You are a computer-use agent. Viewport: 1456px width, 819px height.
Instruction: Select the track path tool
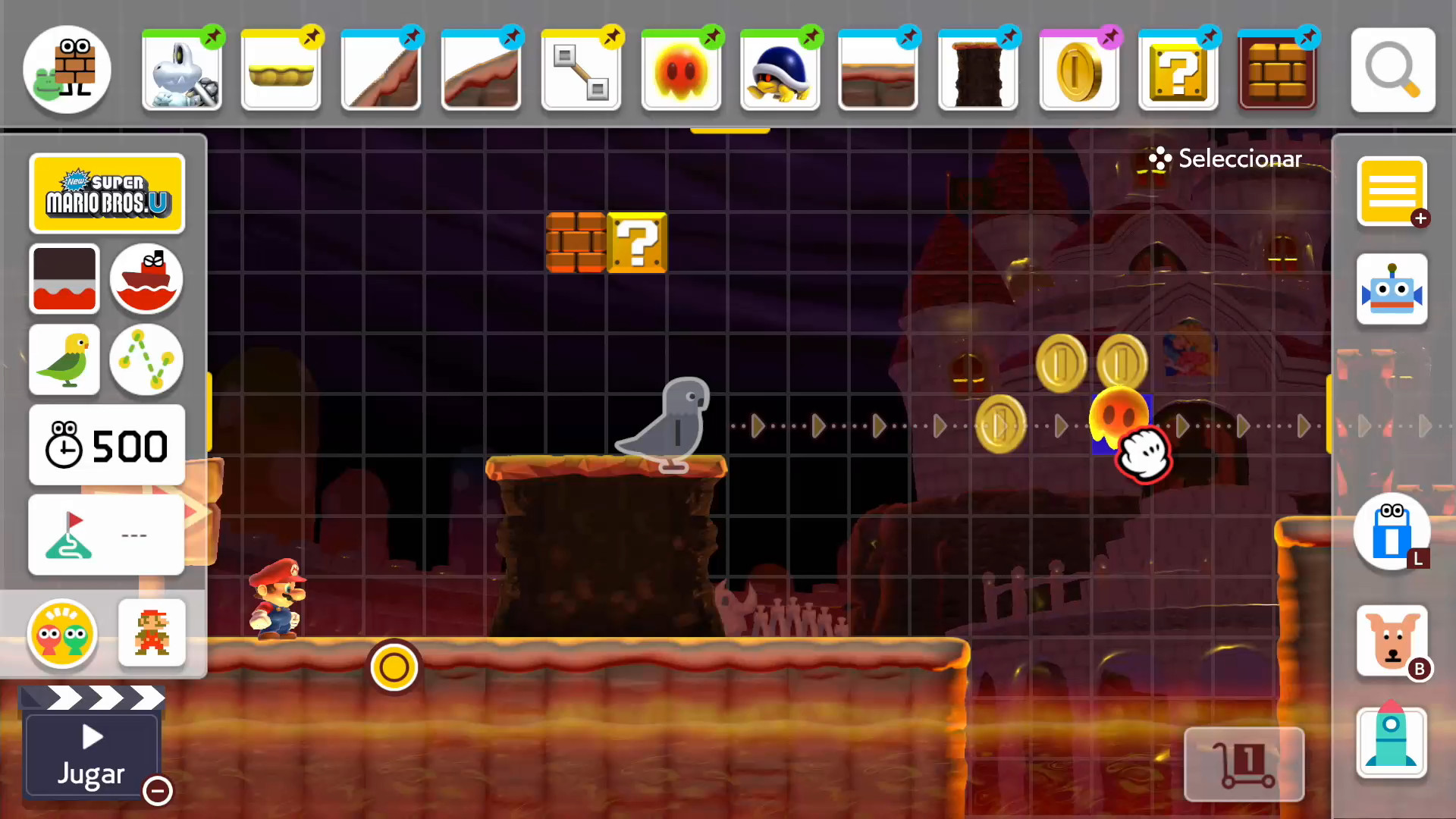tap(146, 360)
